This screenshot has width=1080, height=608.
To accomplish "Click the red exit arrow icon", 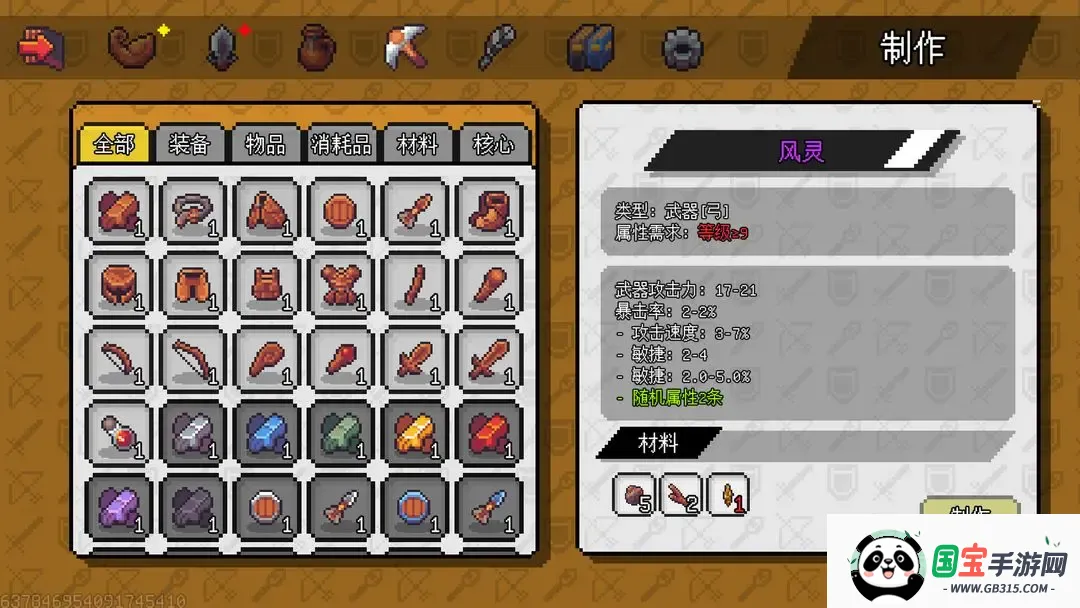I will [41, 46].
